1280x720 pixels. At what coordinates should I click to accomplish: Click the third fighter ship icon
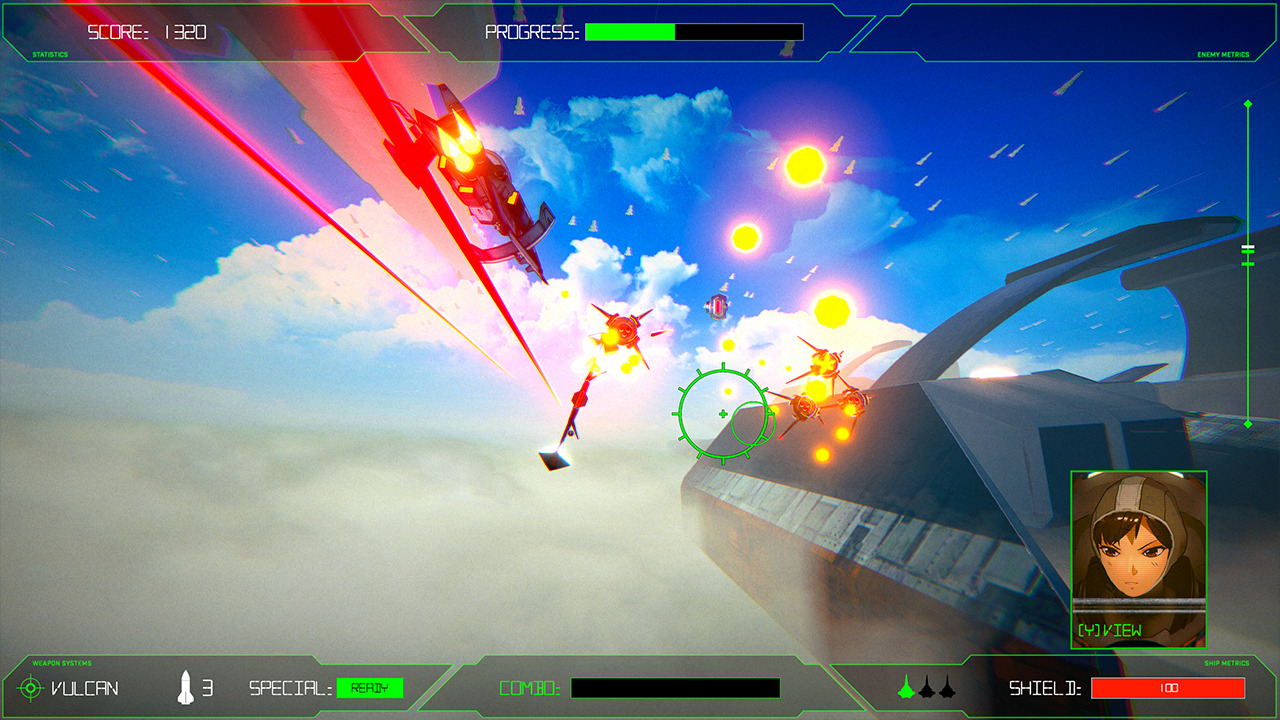click(x=945, y=688)
